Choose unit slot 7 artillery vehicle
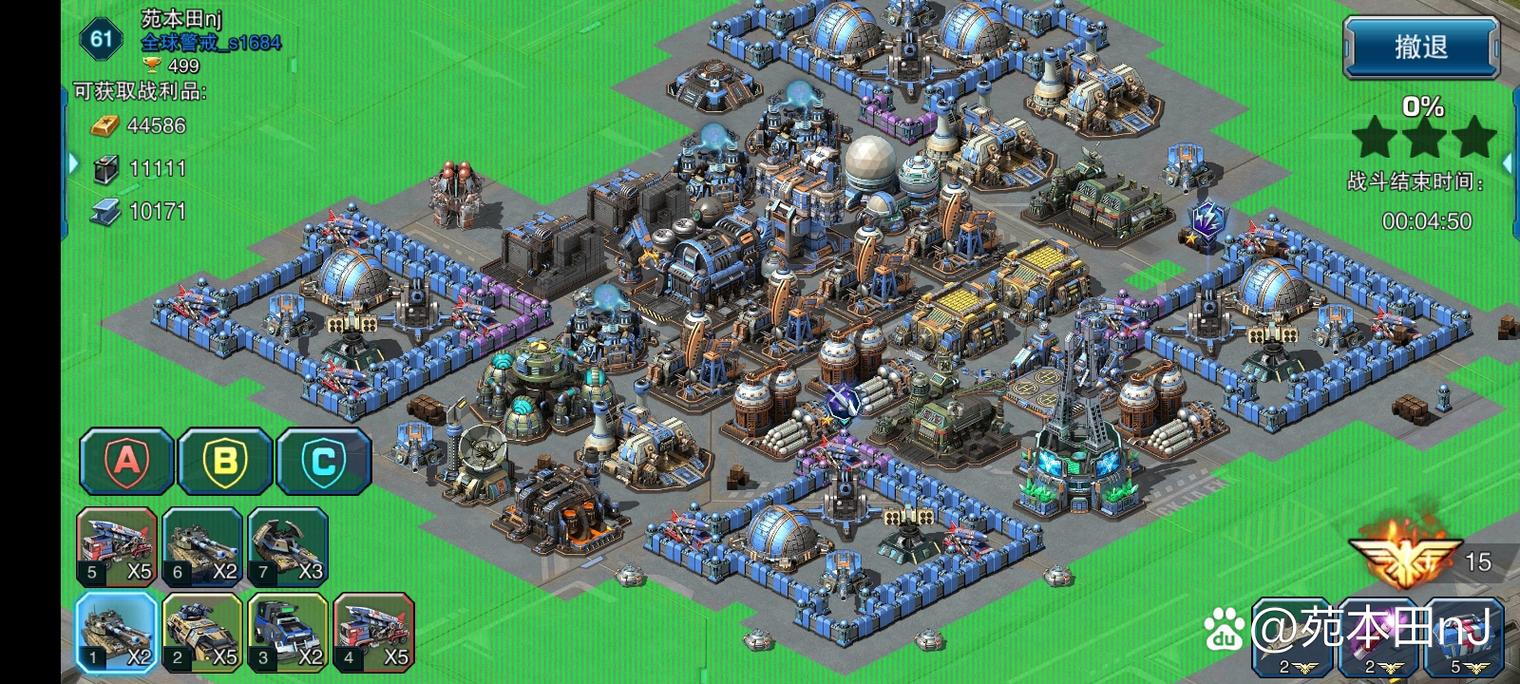Viewport: 1520px width, 684px height. point(288,546)
